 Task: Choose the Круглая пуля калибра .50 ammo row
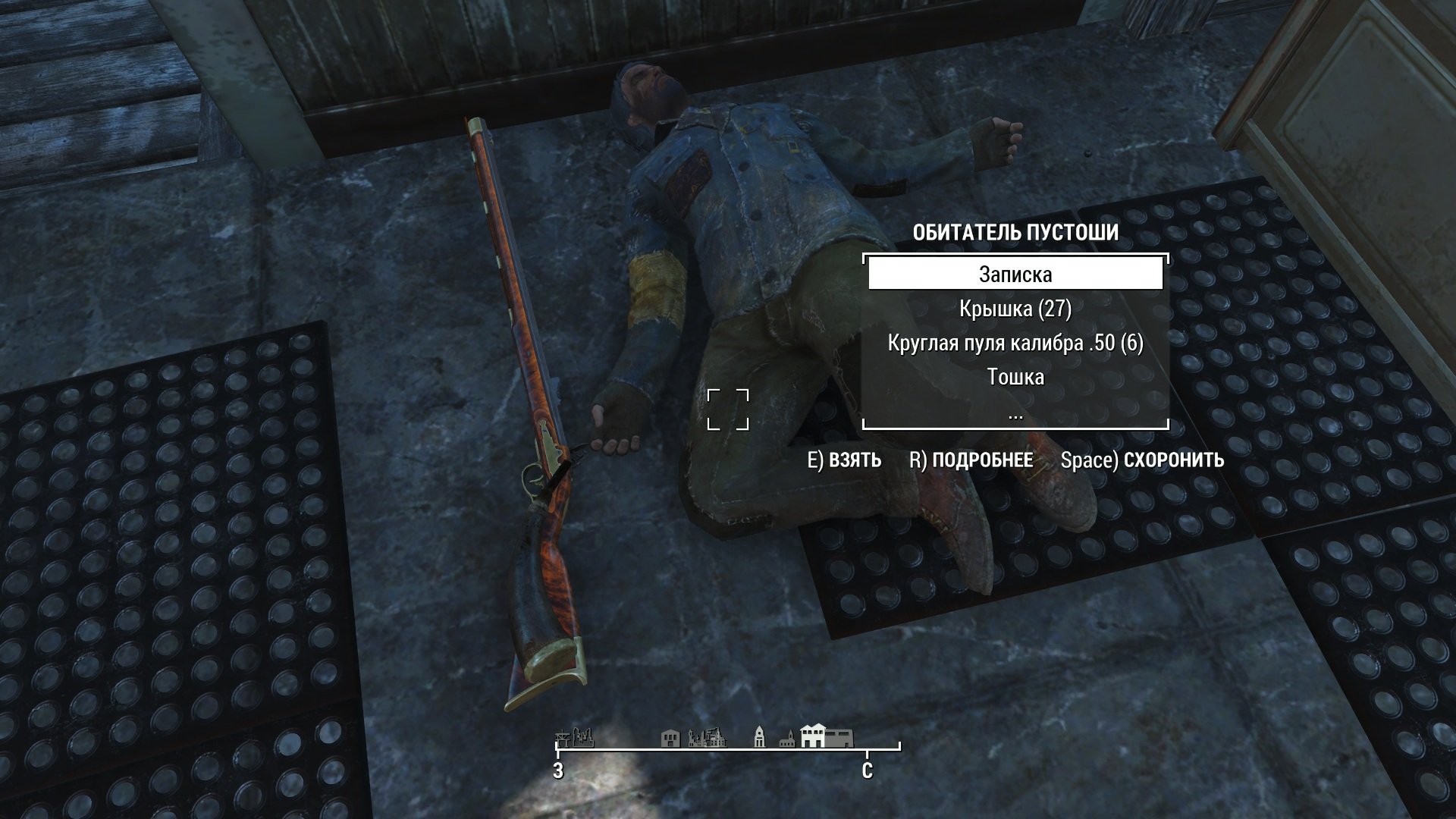1015,343
